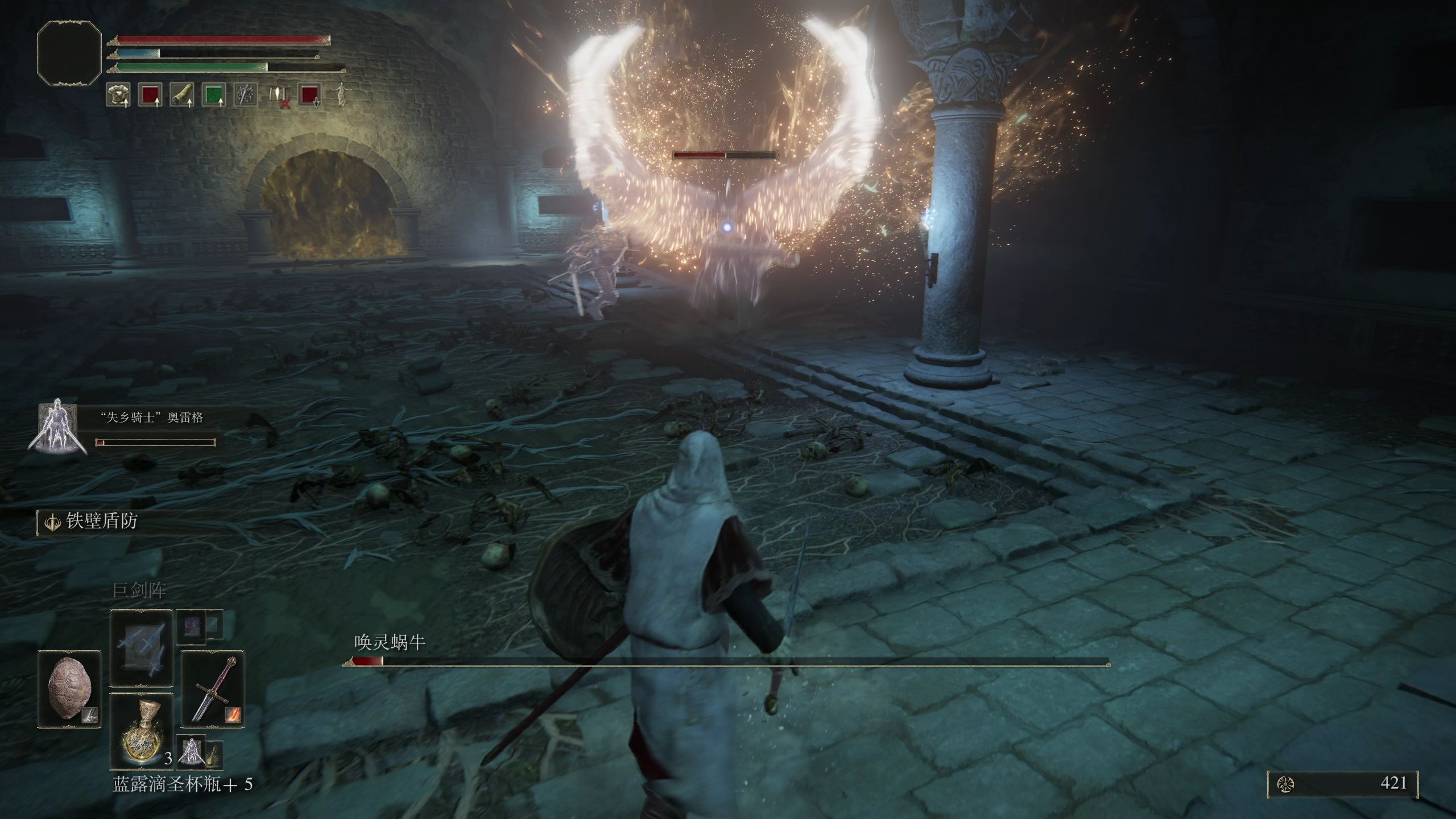
Task: Use the 蓝露滴圣杯瓶 flask slot
Action: (x=141, y=731)
